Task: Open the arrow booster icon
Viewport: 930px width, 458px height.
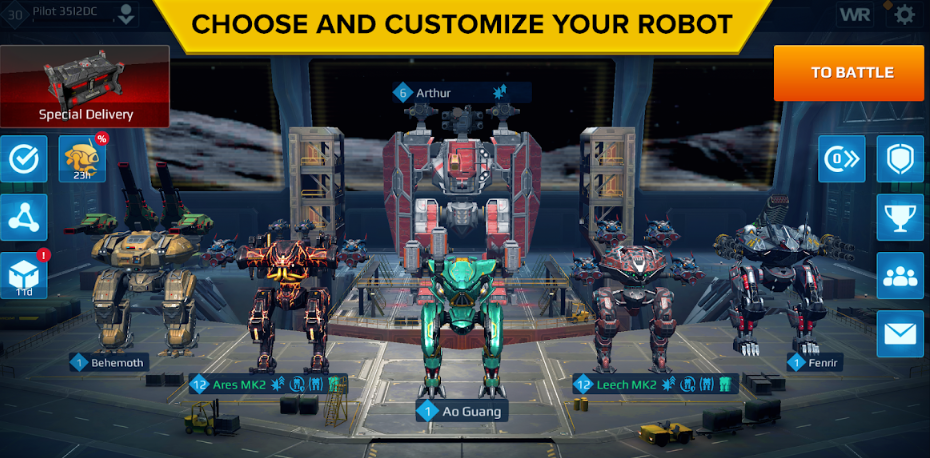Action: pyautogui.click(x=841, y=159)
